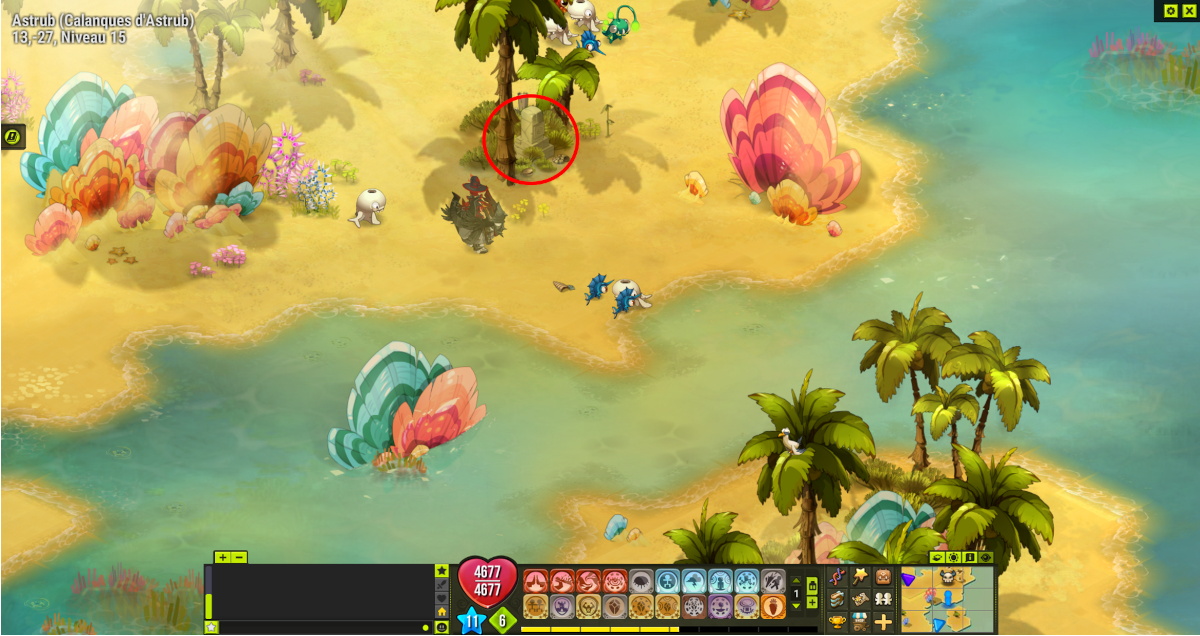
Task: Switch to the next spell bar page
Action: coord(796,606)
